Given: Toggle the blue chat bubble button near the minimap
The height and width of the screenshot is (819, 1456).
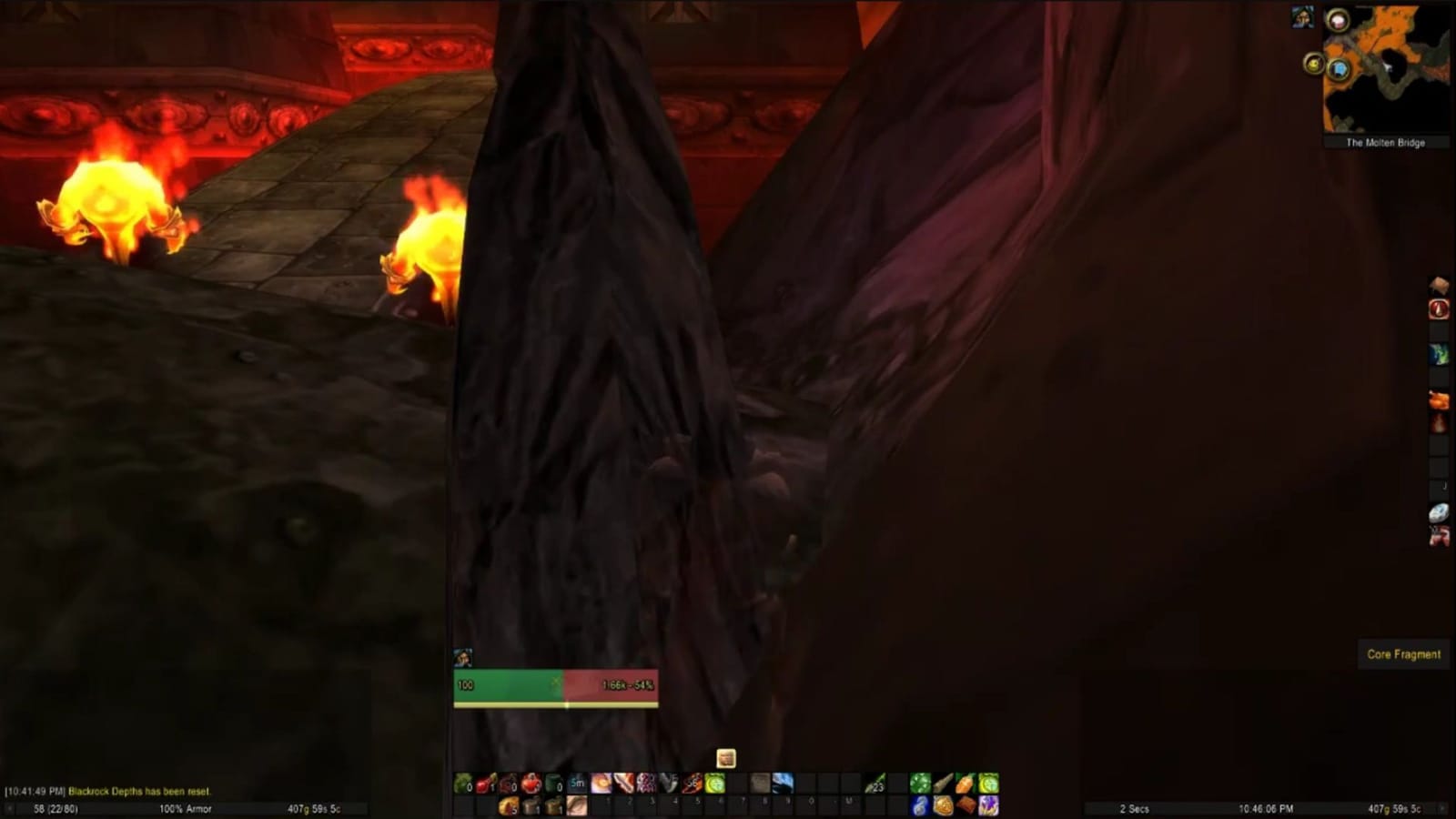Looking at the screenshot, I should pyautogui.click(x=1339, y=70).
